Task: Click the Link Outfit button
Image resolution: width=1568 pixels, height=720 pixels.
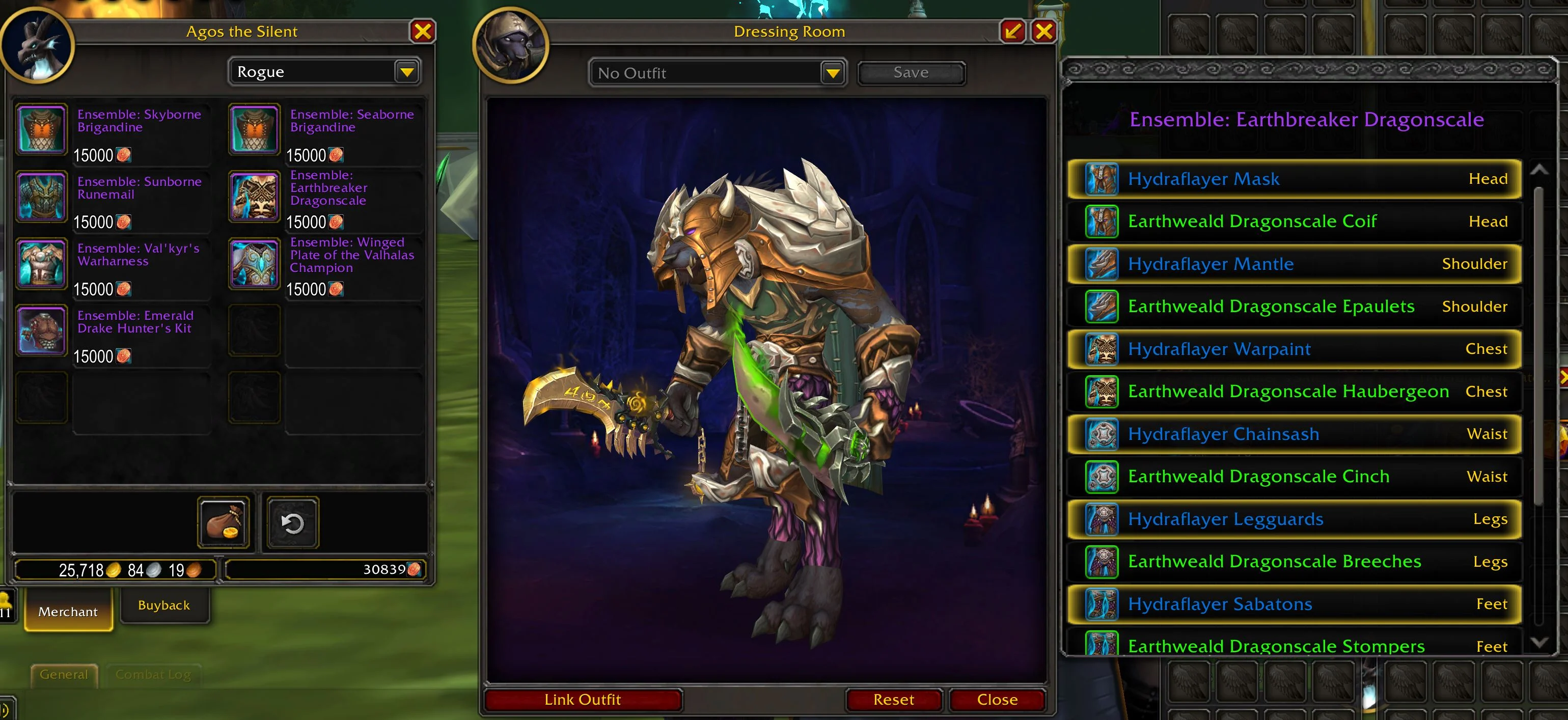Action: [583, 699]
